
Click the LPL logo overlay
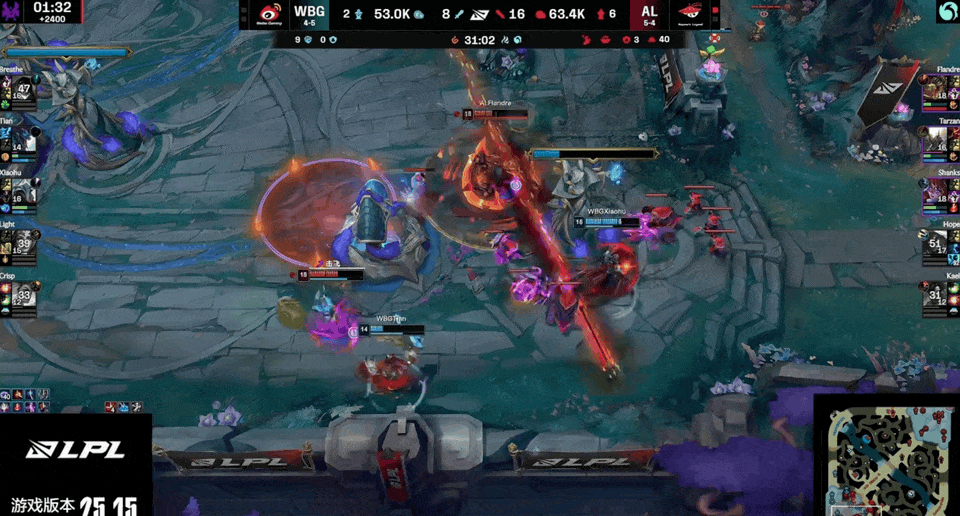[x=76, y=450]
